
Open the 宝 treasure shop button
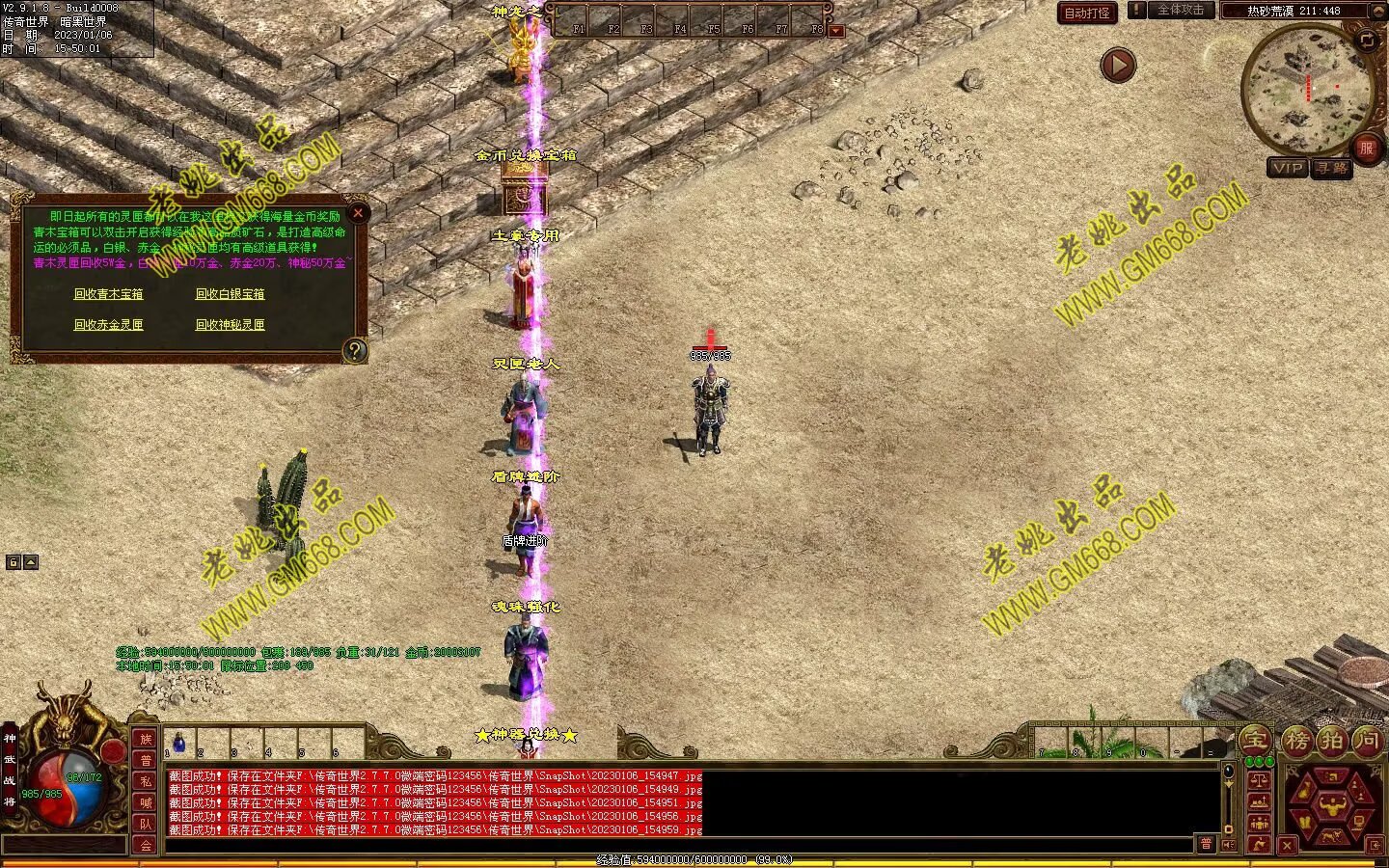pyautogui.click(x=1254, y=741)
